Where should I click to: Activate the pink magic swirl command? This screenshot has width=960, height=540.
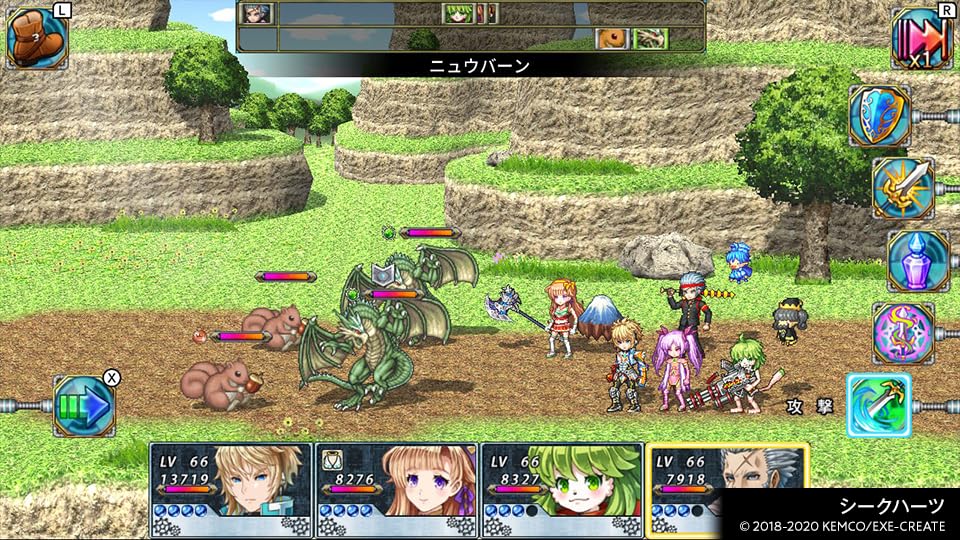[x=902, y=333]
